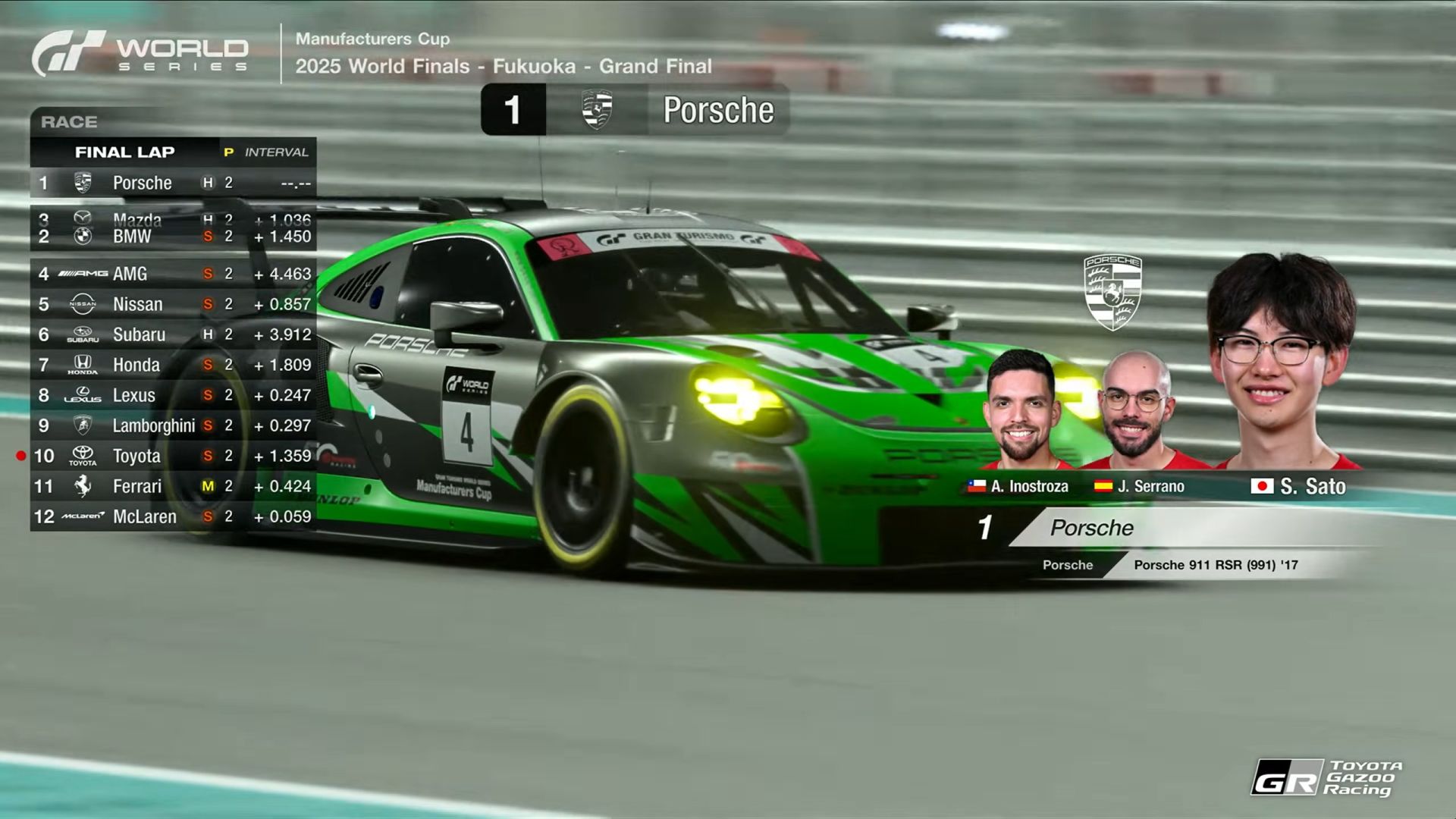Select the Honda row in the standings

pyautogui.click(x=173, y=365)
